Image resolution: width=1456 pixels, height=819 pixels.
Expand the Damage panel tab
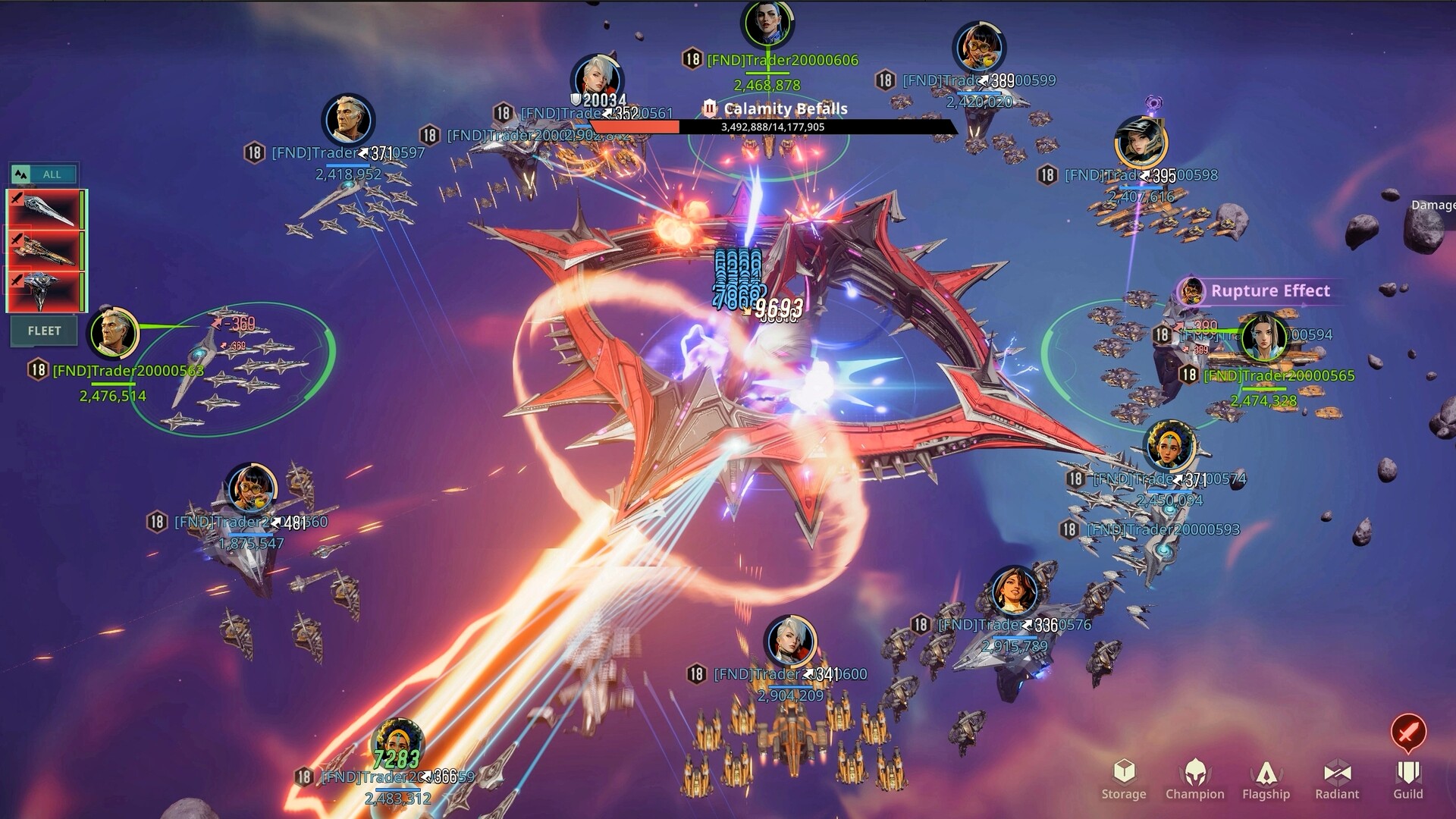(1432, 205)
